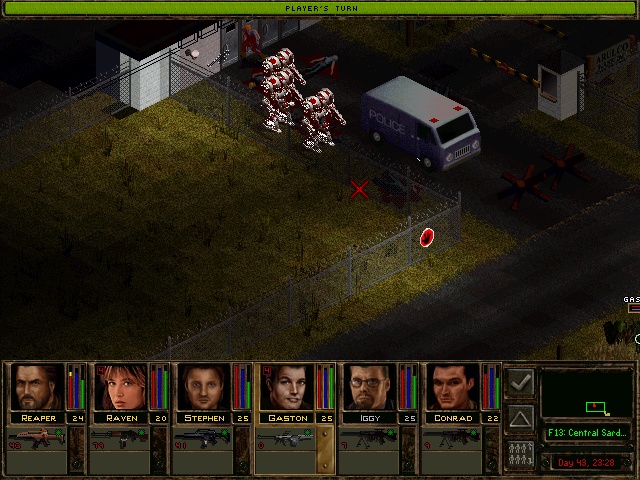640x480 pixels.
Task: End turn with the checkmark button
Action: click(x=520, y=382)
